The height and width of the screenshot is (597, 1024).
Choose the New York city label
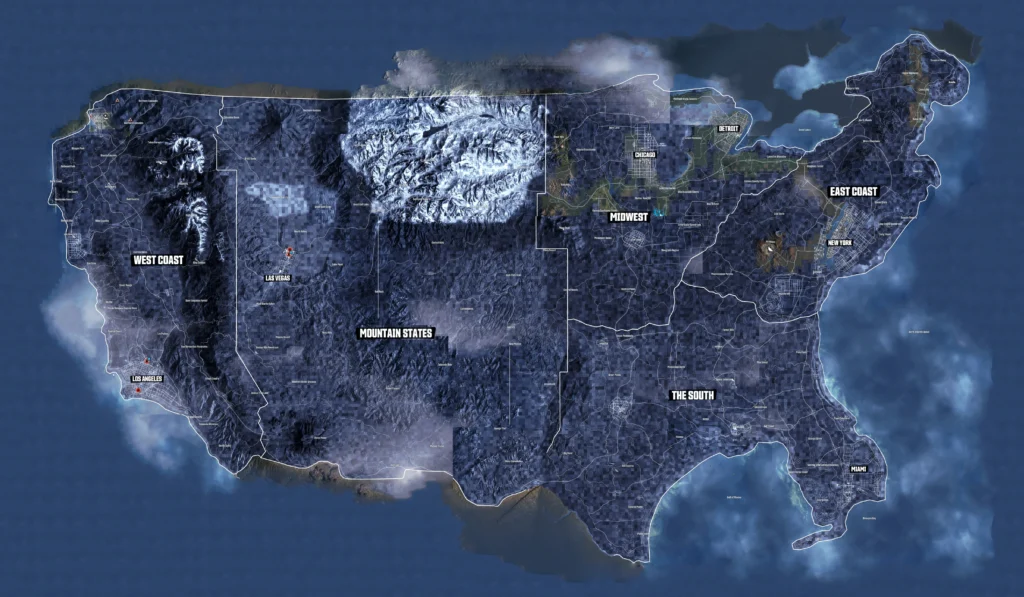(839, 243)
